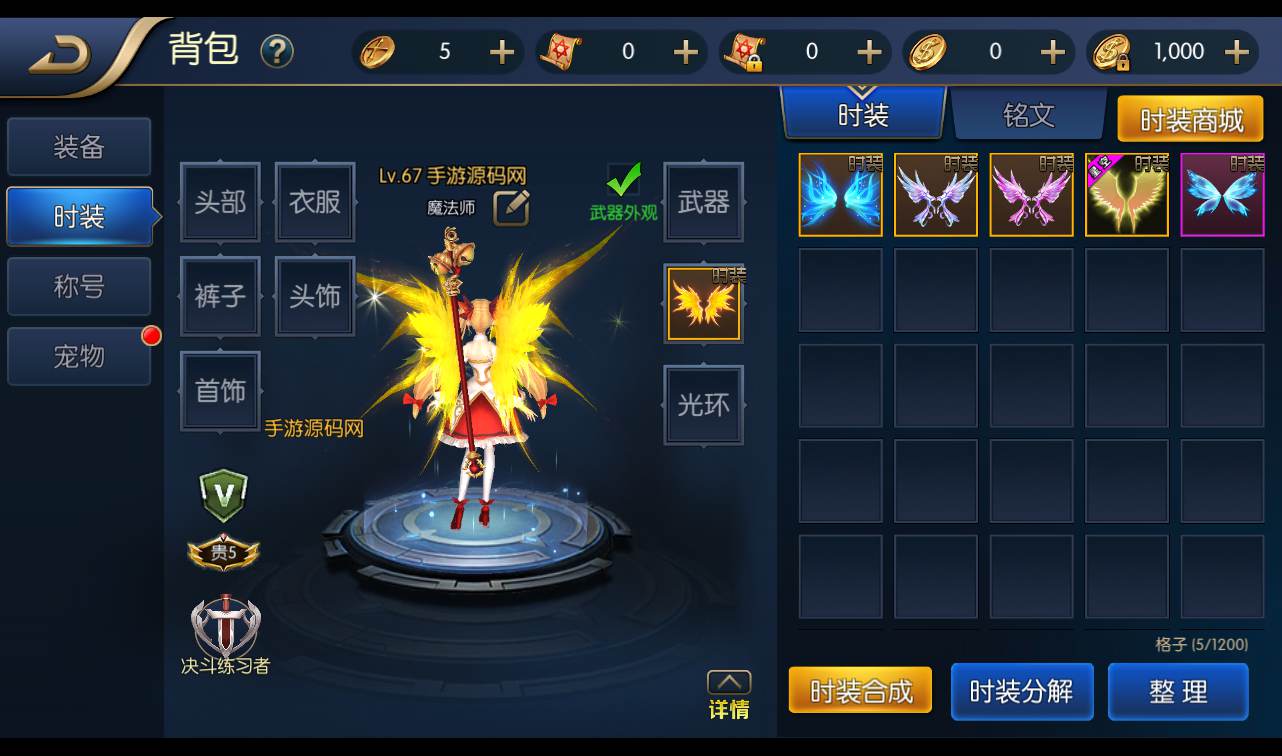Click the VIP shield badge
Viewport: 1282px width, 756px height.
222,494
